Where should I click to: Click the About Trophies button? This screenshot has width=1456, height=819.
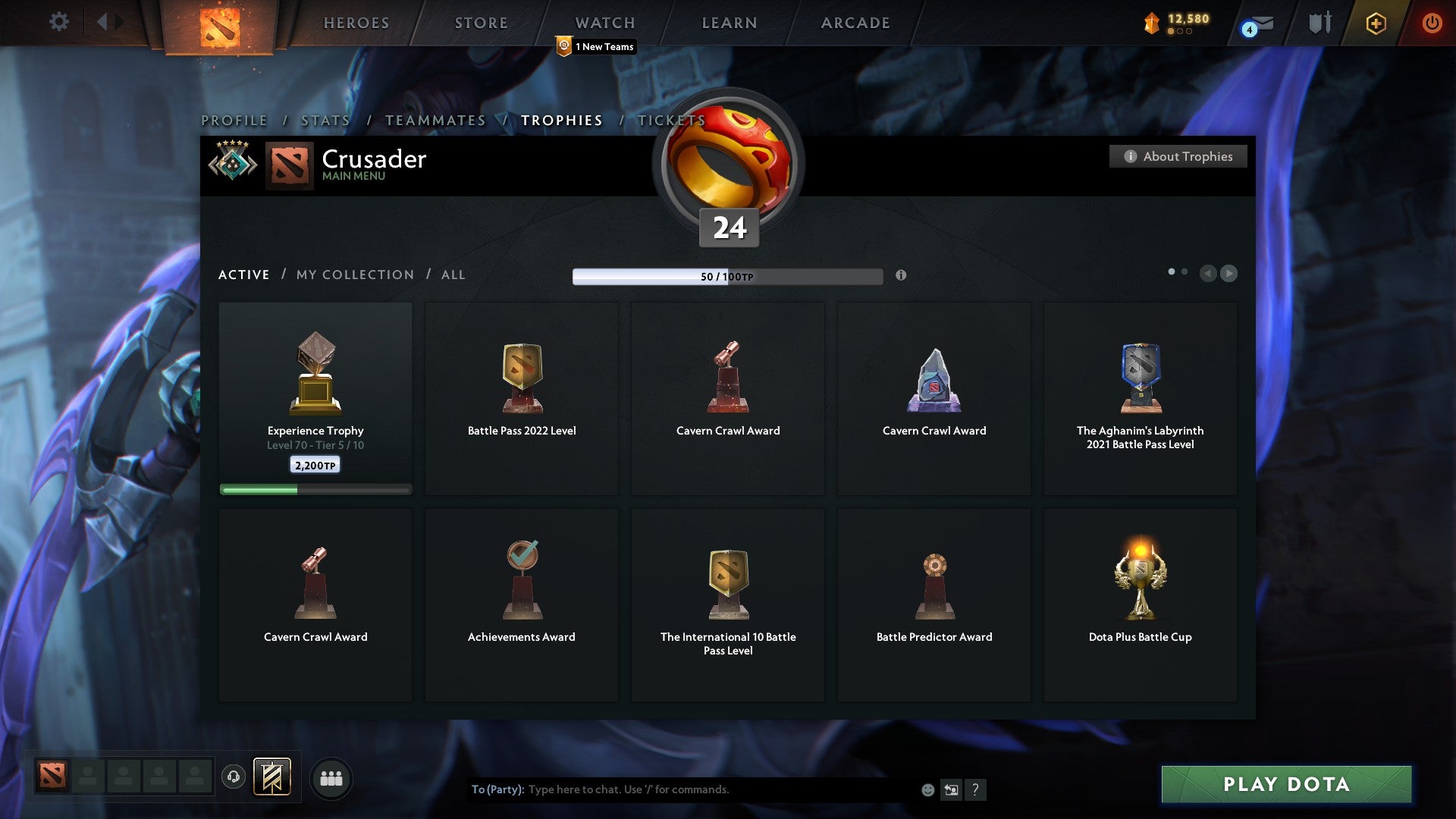1178,156
